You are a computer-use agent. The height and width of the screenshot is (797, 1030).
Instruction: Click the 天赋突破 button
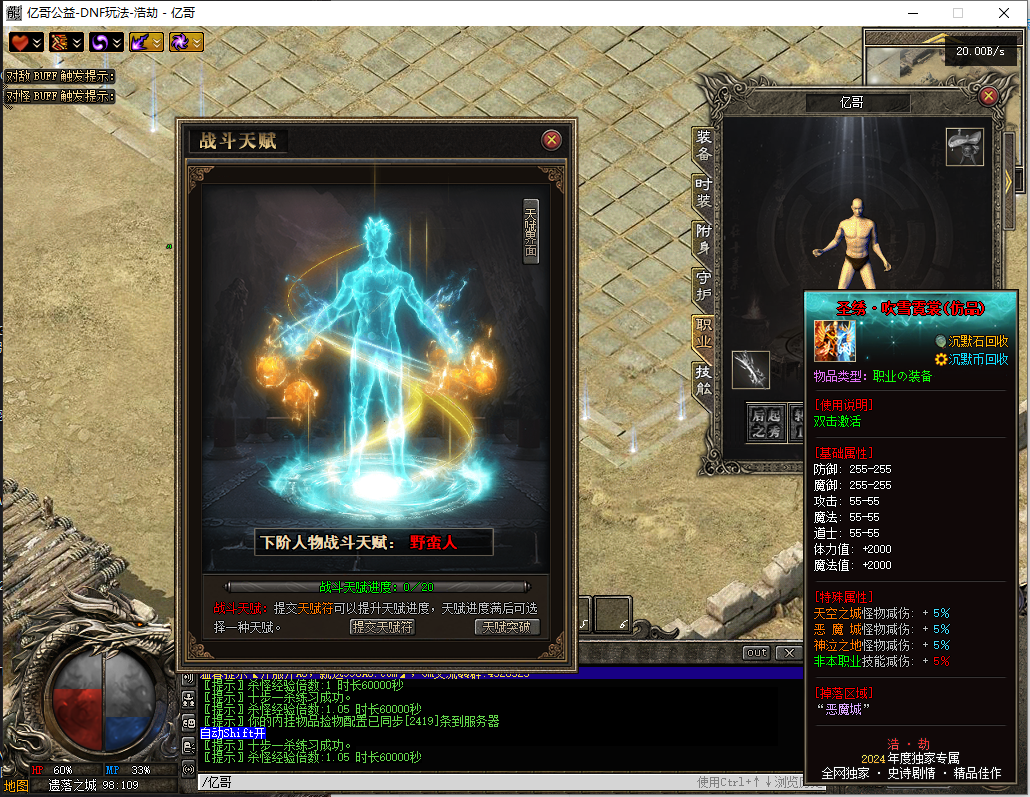[x=507, y=627]
